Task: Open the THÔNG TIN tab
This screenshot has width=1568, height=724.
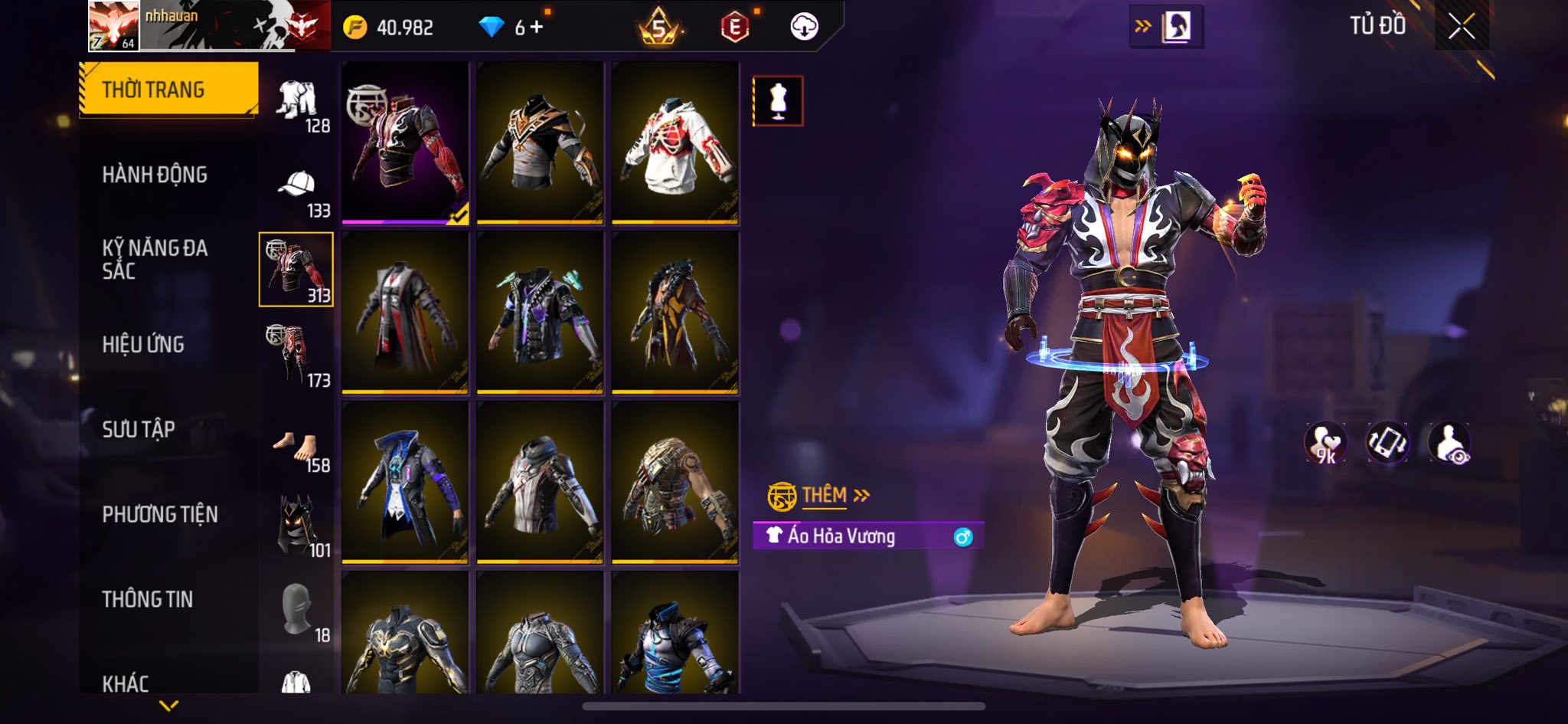Action: 148,599
